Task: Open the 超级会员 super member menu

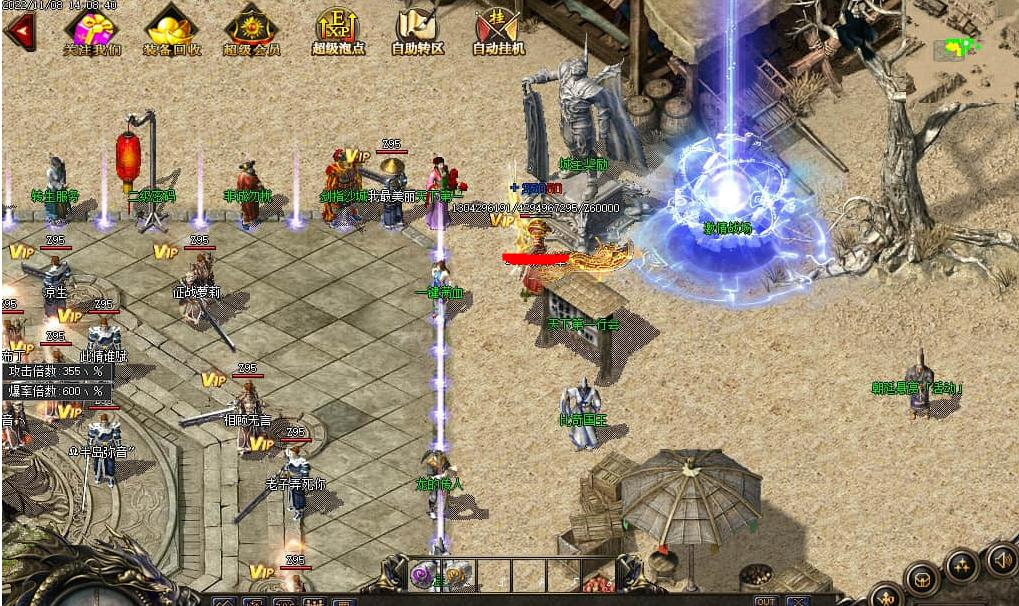Action: [x=251, y=30]
